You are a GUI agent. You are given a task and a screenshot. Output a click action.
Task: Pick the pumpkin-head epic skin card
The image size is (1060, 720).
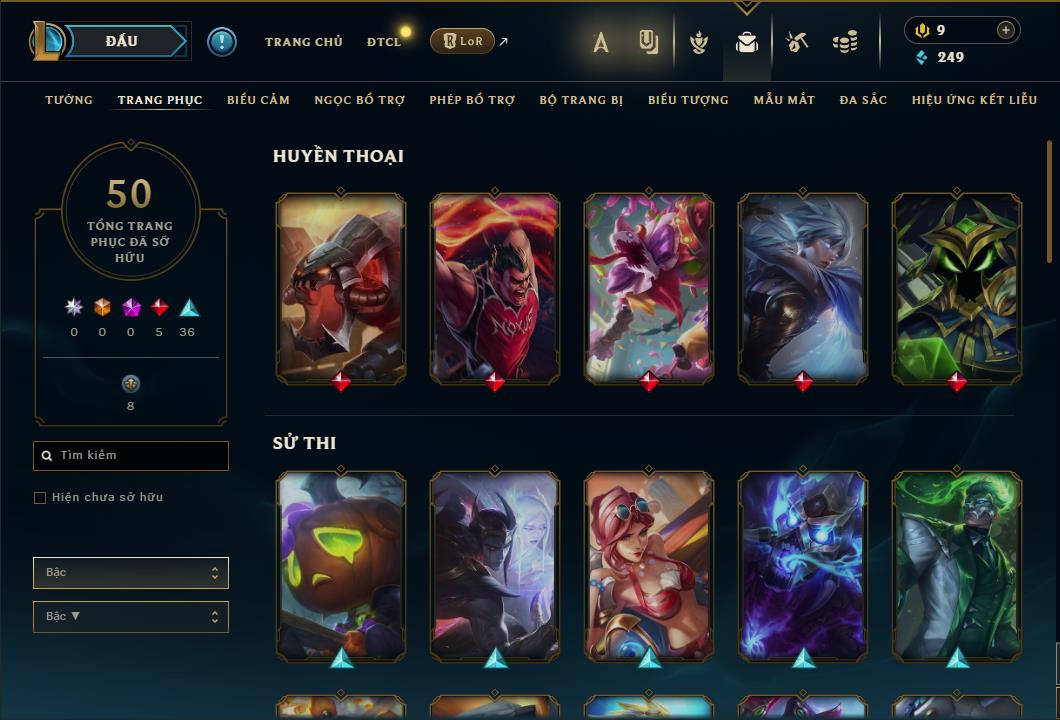coord(341,566)
